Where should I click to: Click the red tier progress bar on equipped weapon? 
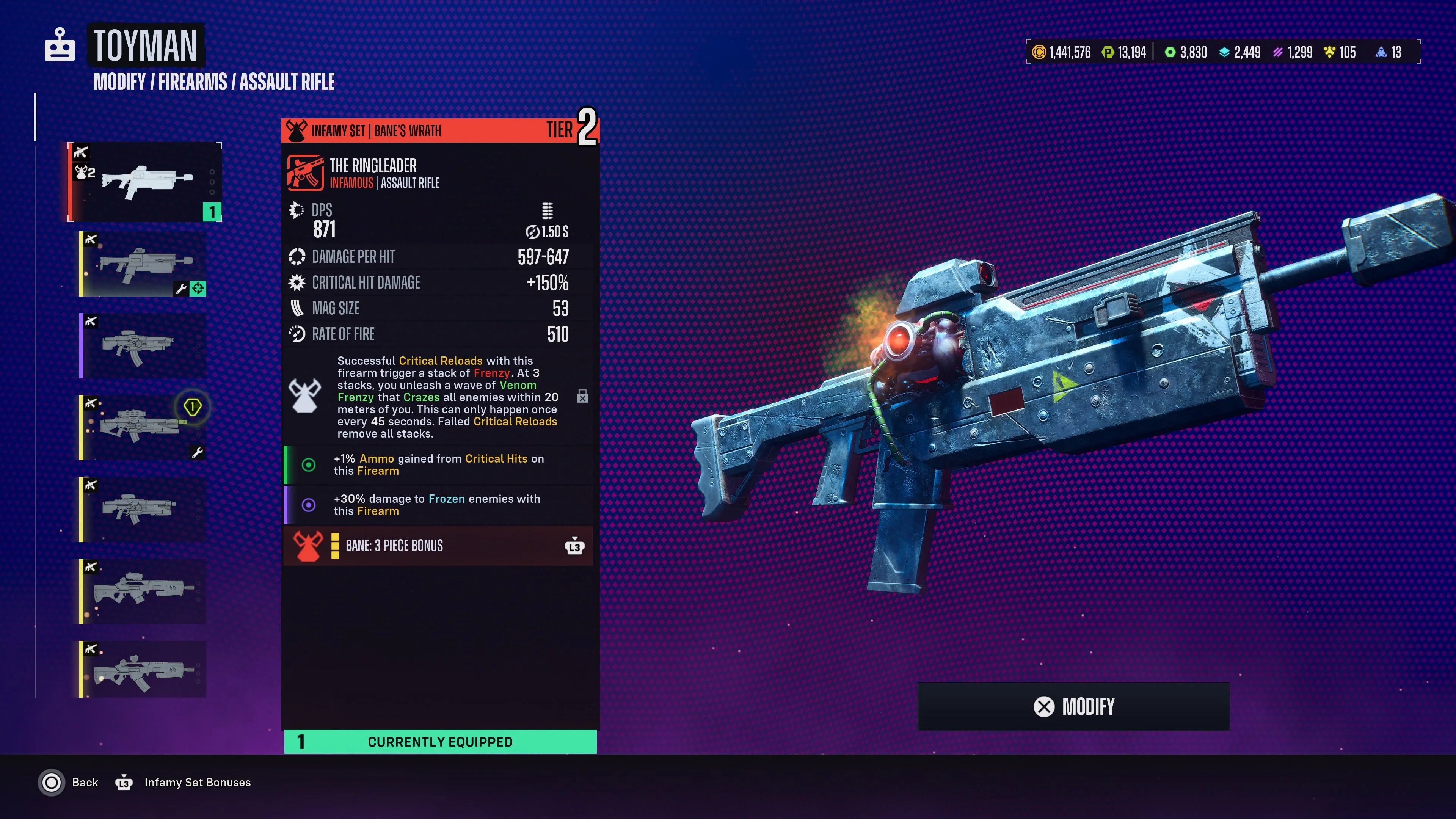pos(70,182)
